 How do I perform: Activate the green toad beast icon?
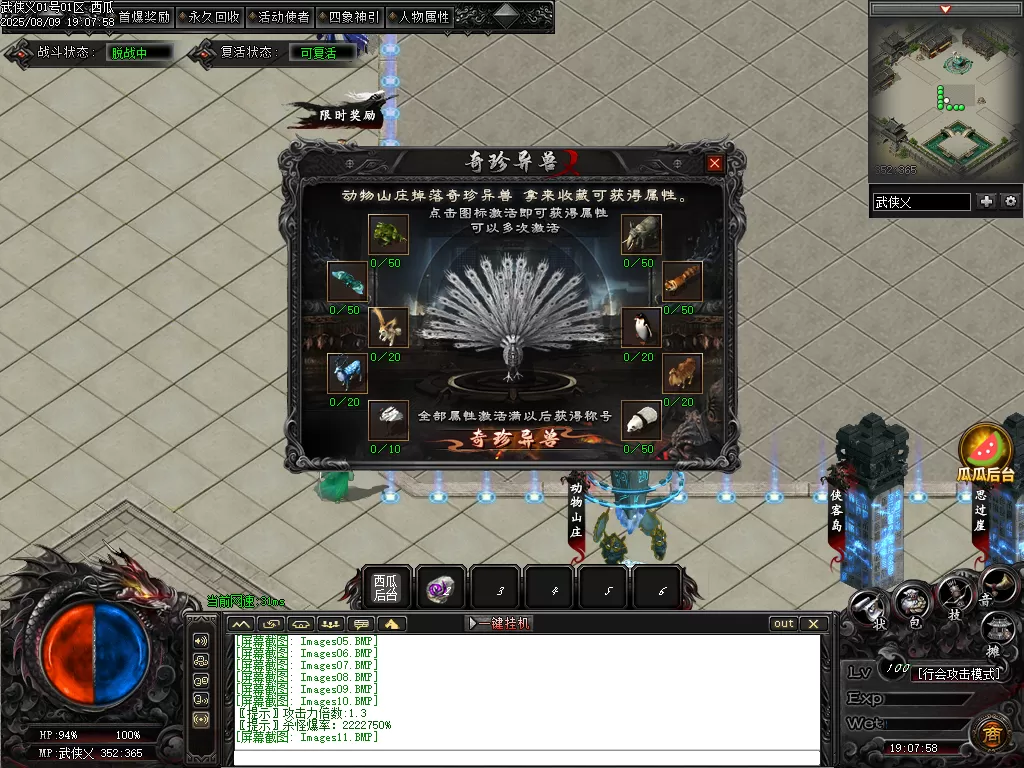click(x=388, y=235)
